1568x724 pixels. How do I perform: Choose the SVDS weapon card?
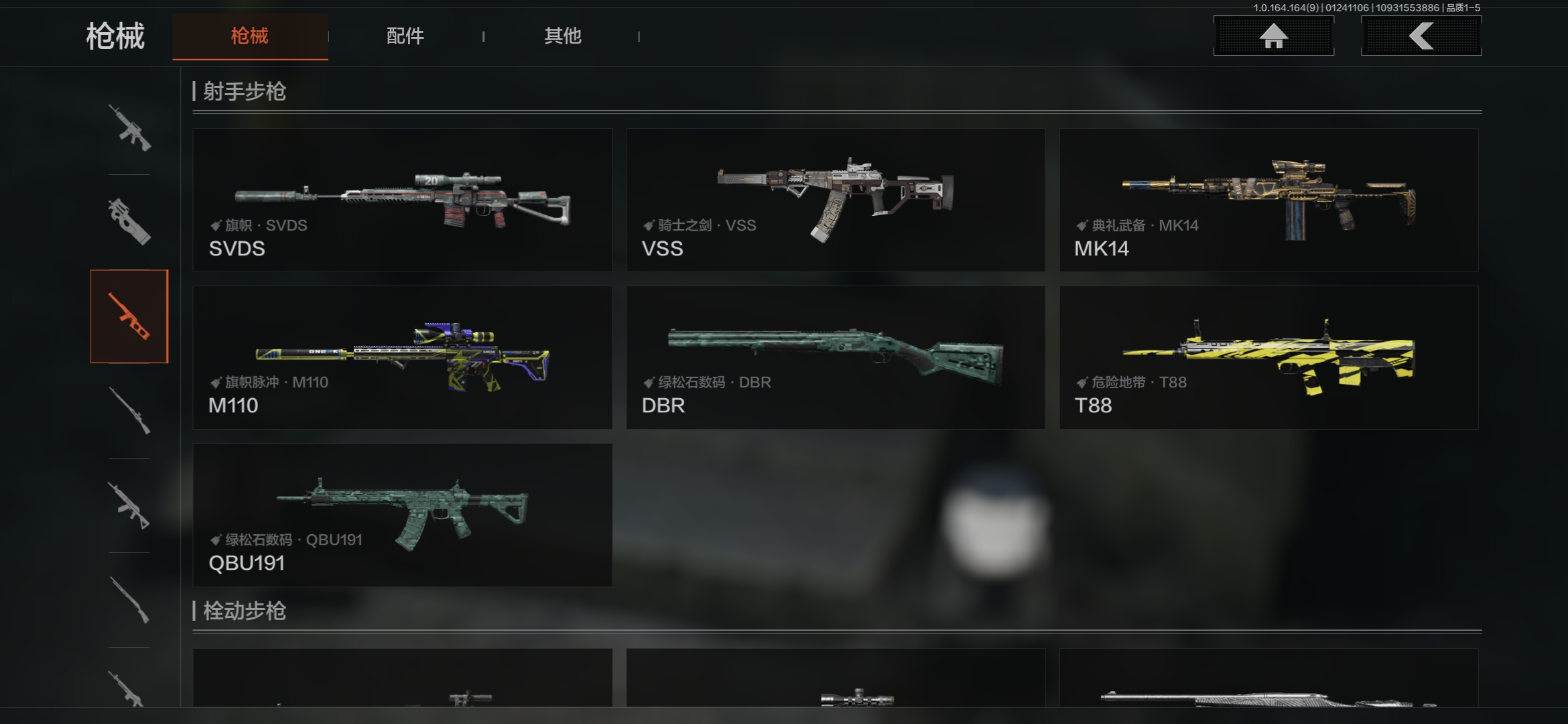402,200
